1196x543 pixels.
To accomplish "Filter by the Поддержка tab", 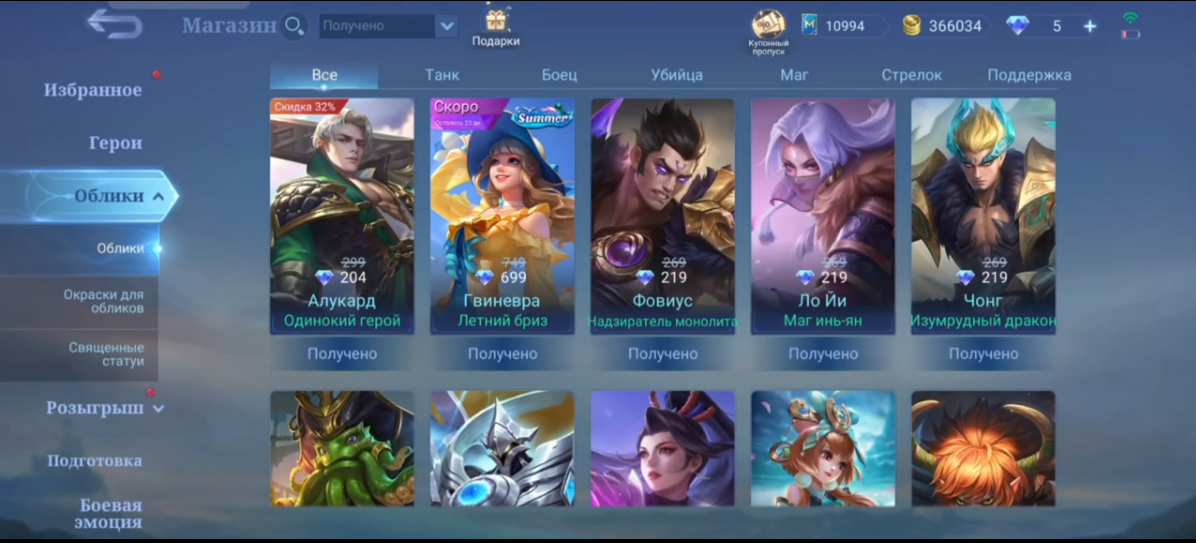I will (x=1029, y=75).
